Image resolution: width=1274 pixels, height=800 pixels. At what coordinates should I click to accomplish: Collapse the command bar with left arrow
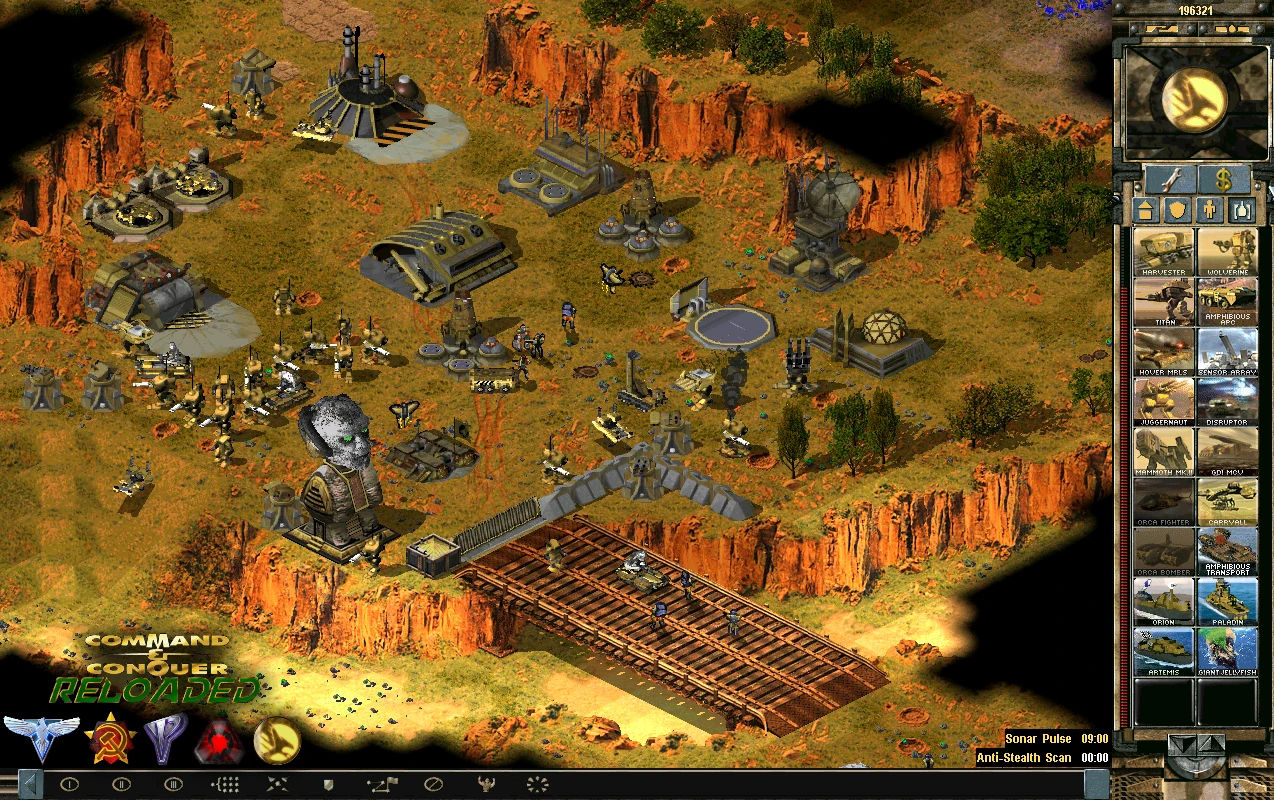tap(30, 784)
